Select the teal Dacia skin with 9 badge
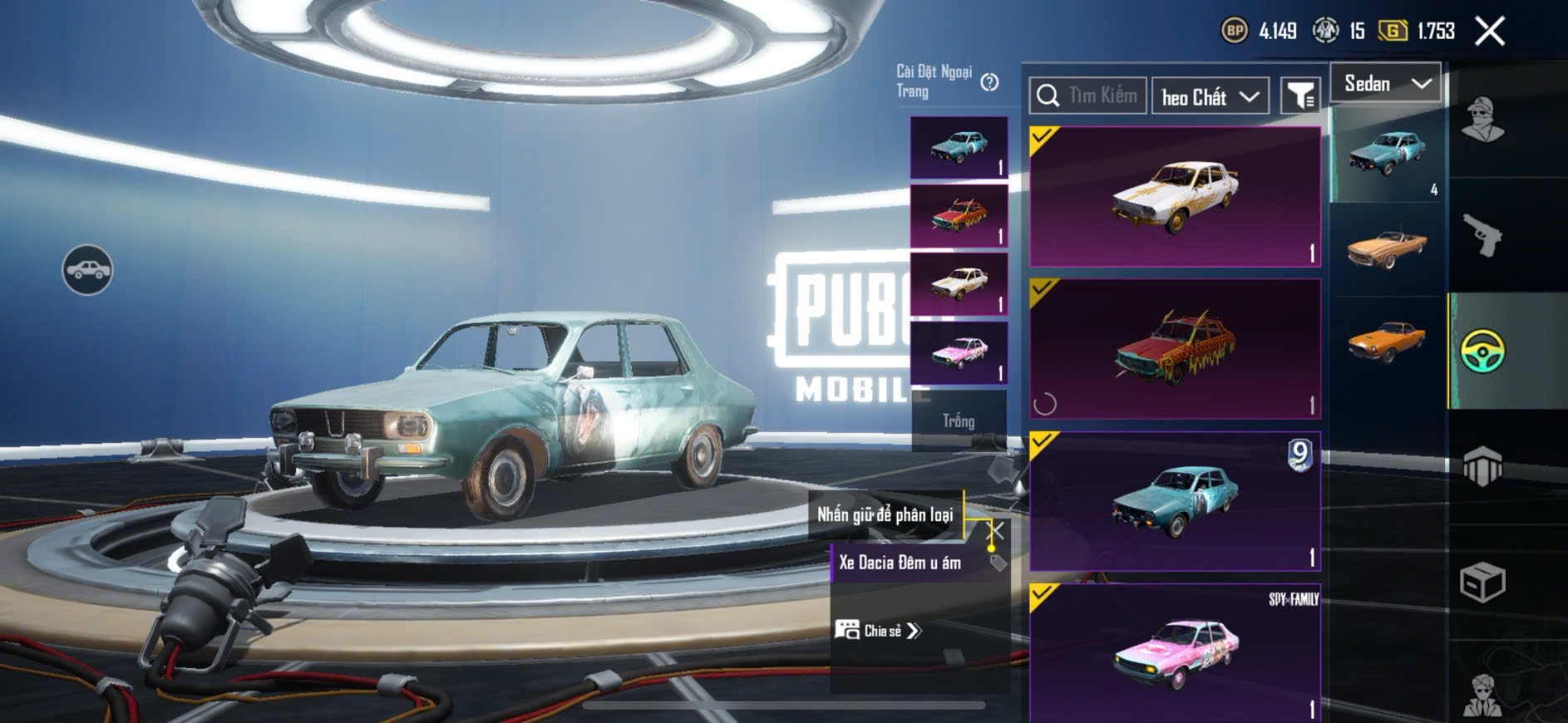The image size is (1568, 723). pos(1175,501)
